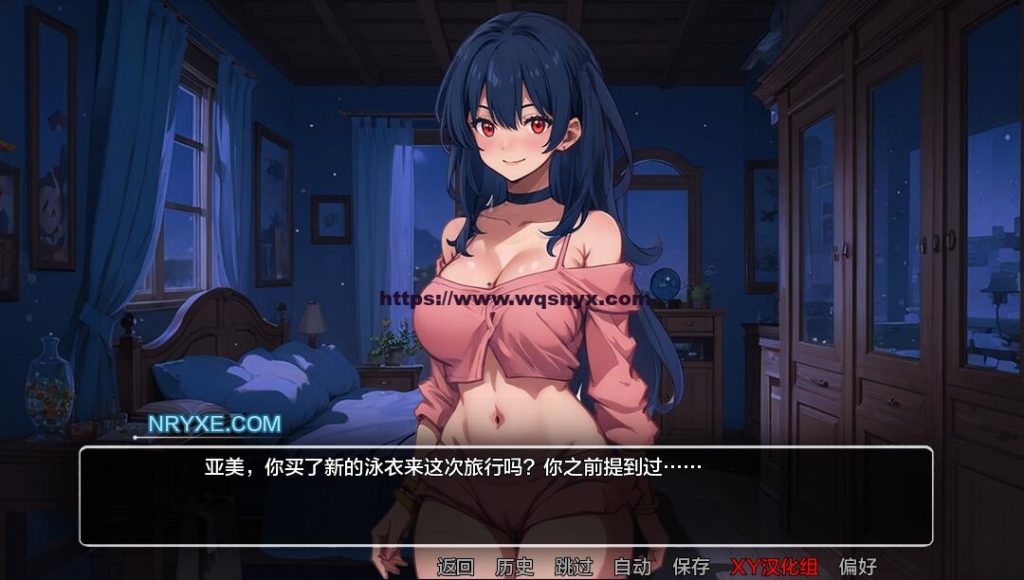
Task: Select 跳过 to skip dialogue
Action: 573,566
